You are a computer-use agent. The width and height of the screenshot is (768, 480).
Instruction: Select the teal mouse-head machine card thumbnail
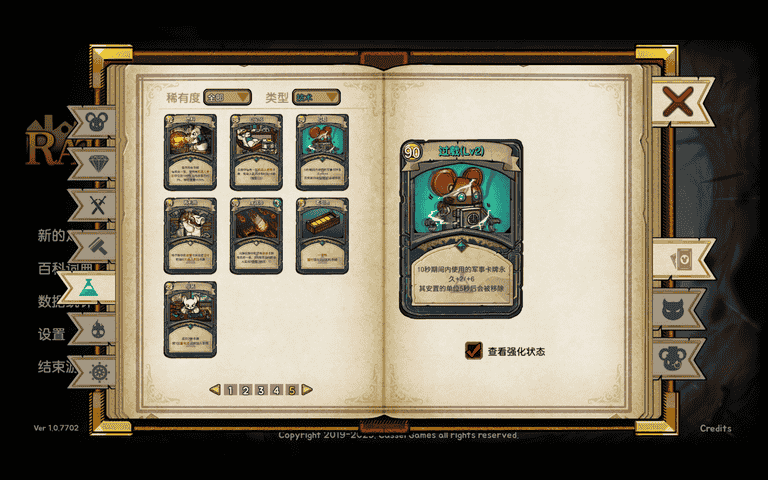coord(322,152)
